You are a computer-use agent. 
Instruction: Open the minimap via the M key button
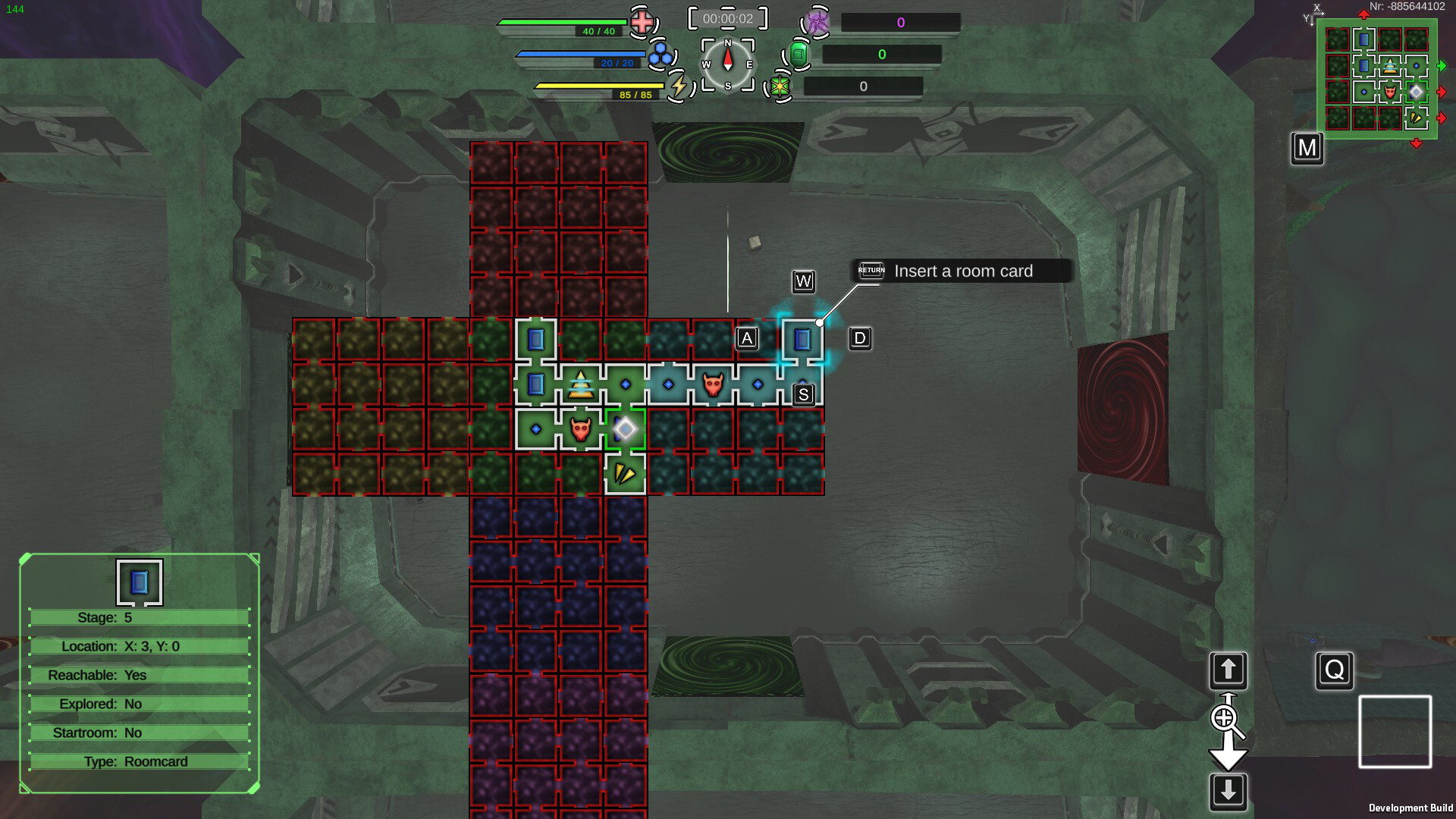(x=1307, y=149)
